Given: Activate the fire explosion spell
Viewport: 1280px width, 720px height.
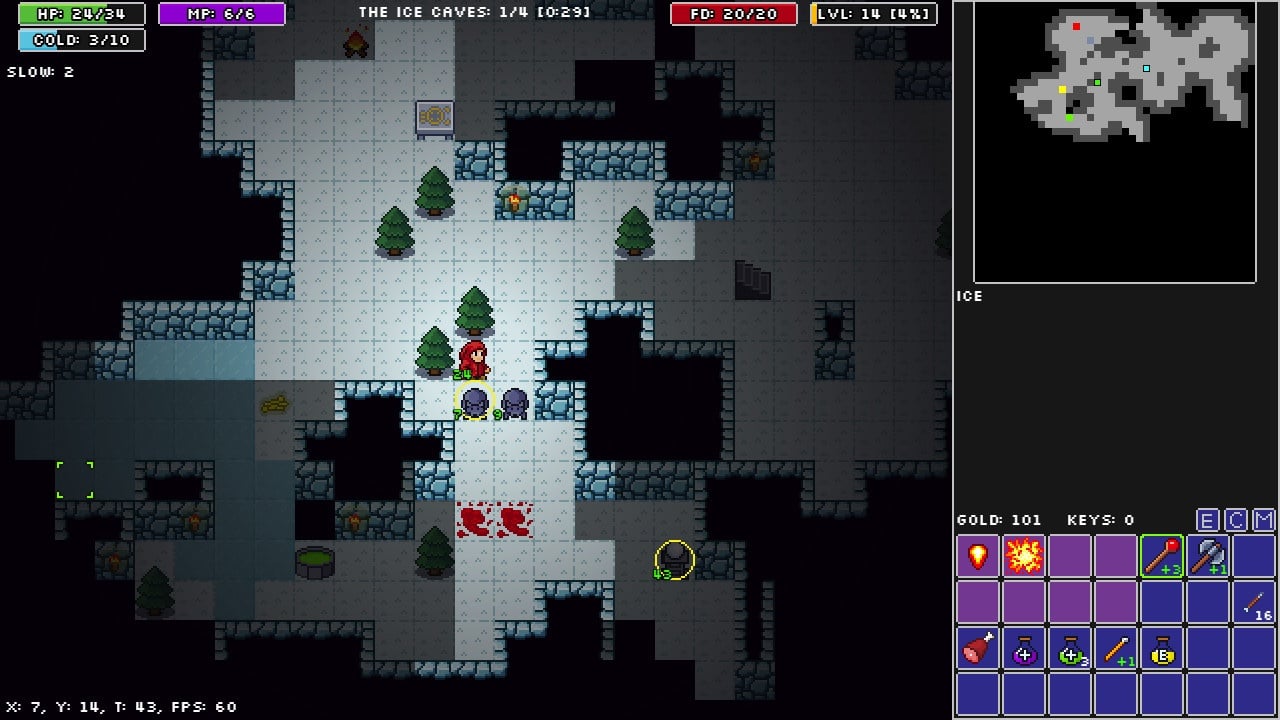Looking at the screenshot, I should tap(1024, 556).
